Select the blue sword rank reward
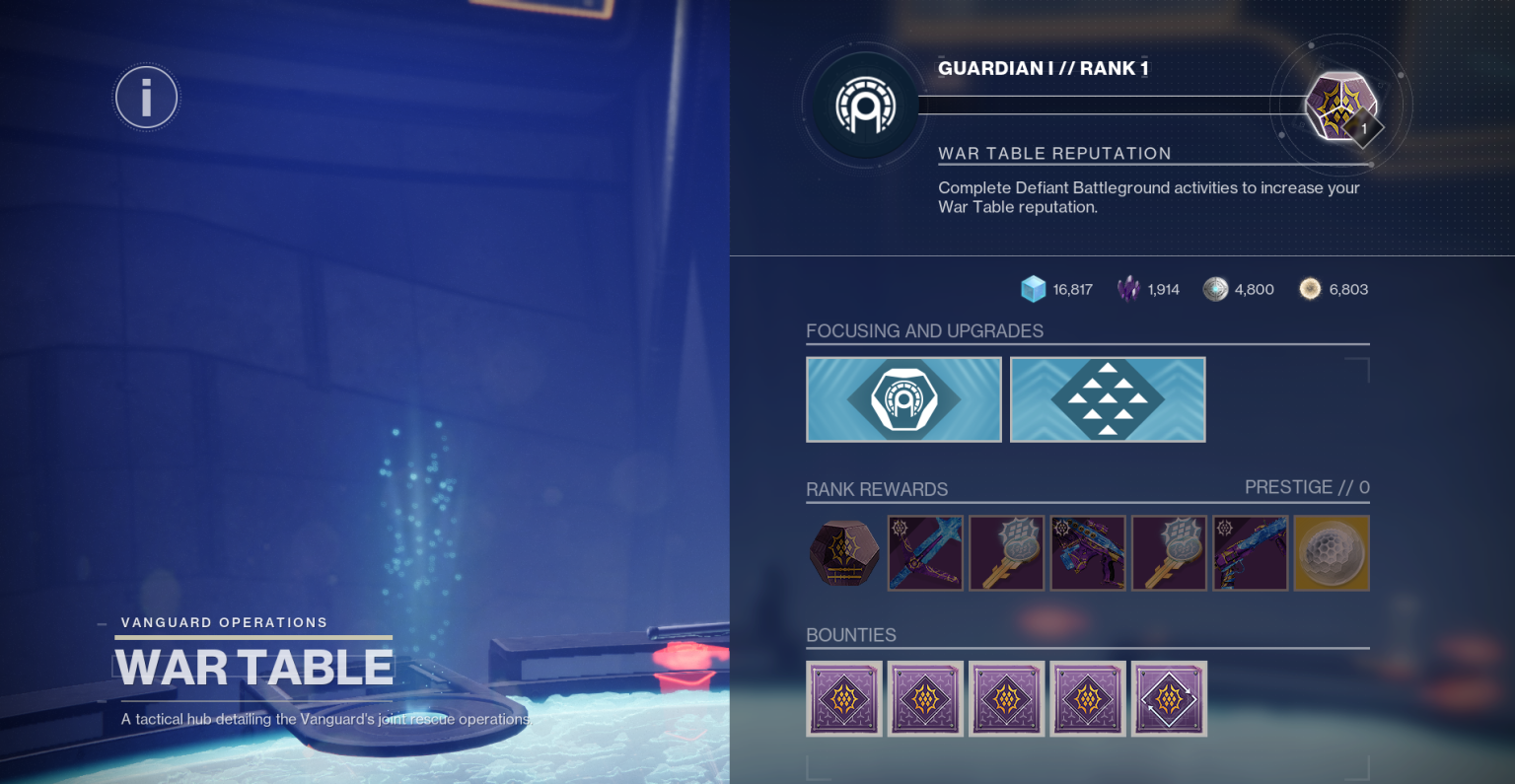The width and height of the screenshot is (1515, 784). 925,553
